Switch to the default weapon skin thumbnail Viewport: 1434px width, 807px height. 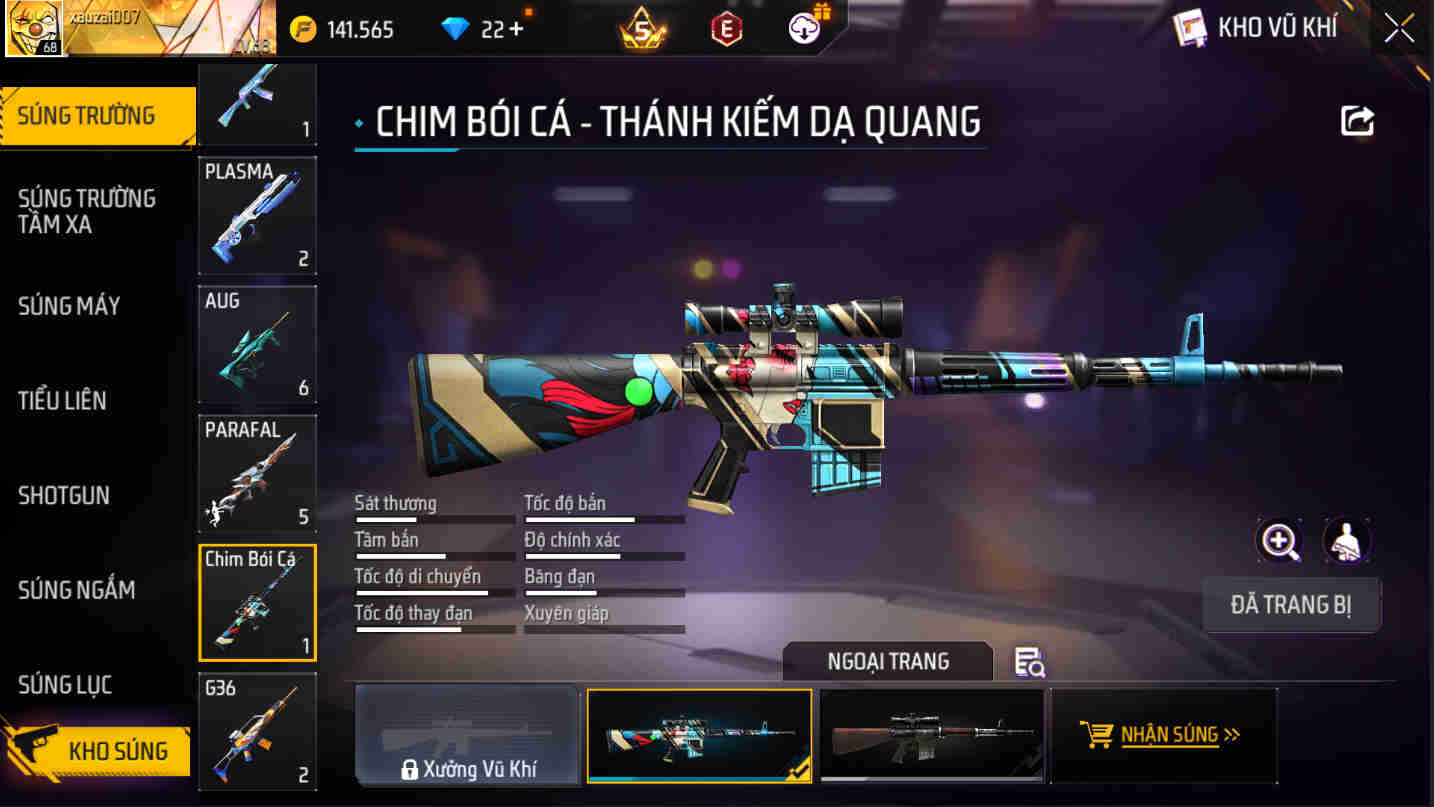pos(930,735)
